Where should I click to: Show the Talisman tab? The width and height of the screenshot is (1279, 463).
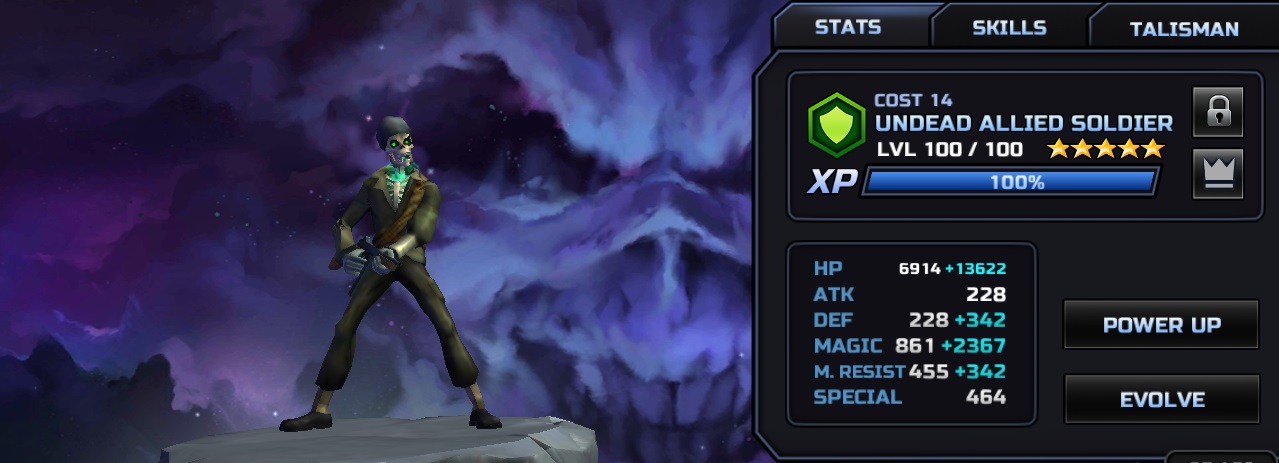tap(1183, 29)
